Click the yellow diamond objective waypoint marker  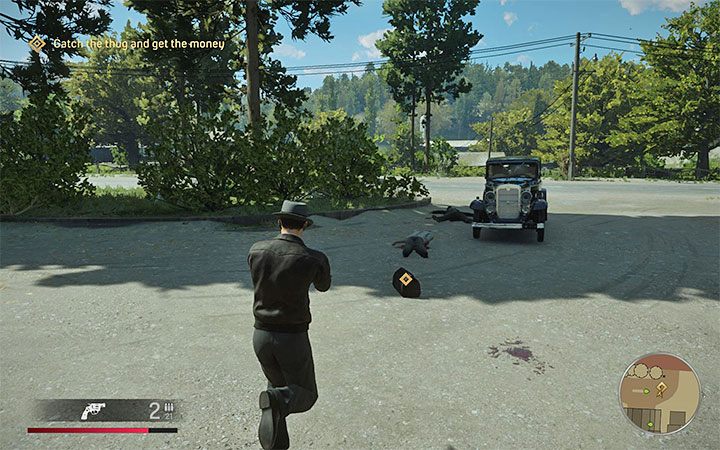(x=405, y=281)
